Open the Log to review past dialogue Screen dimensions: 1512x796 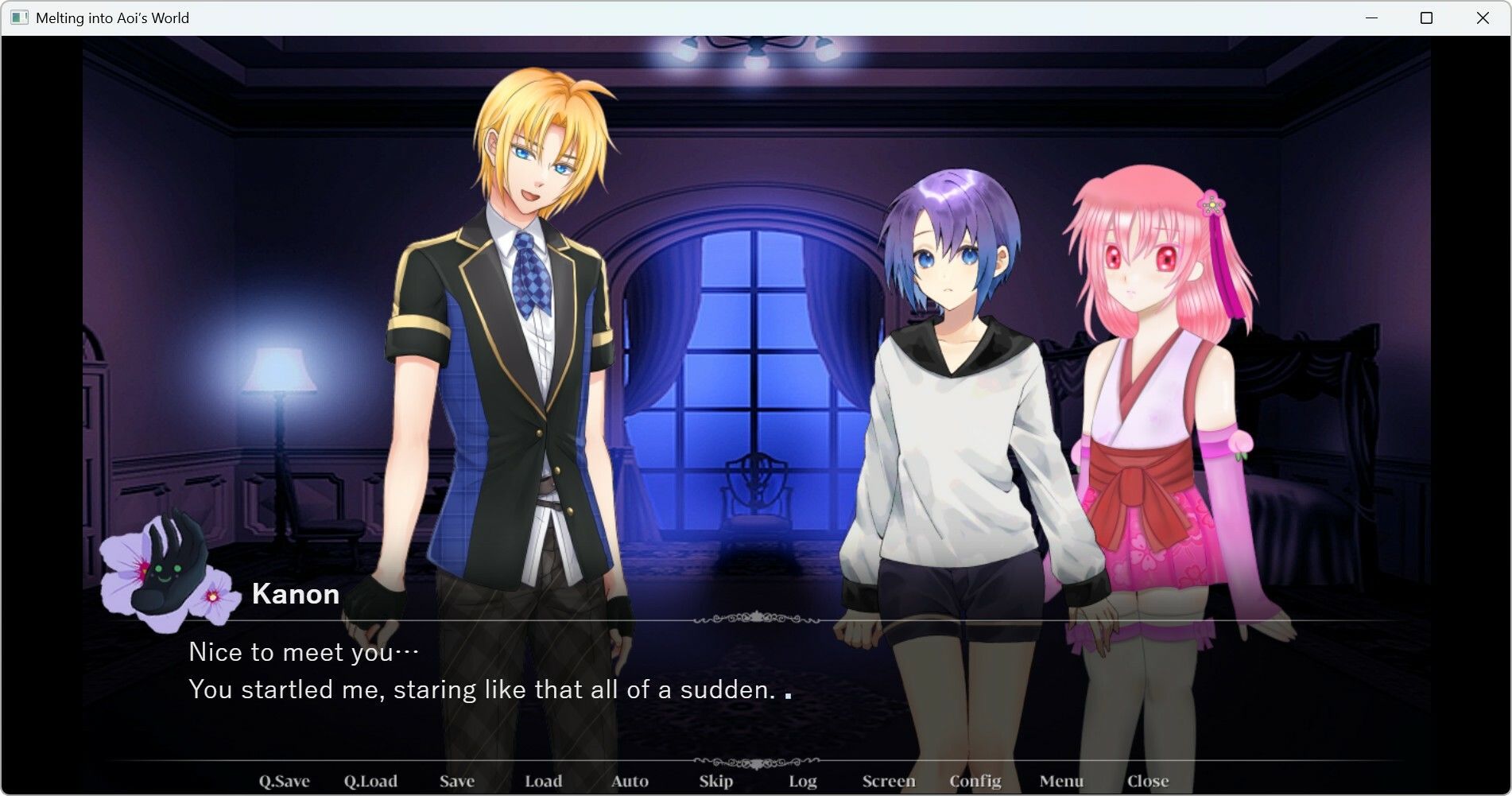coord(802,780)
